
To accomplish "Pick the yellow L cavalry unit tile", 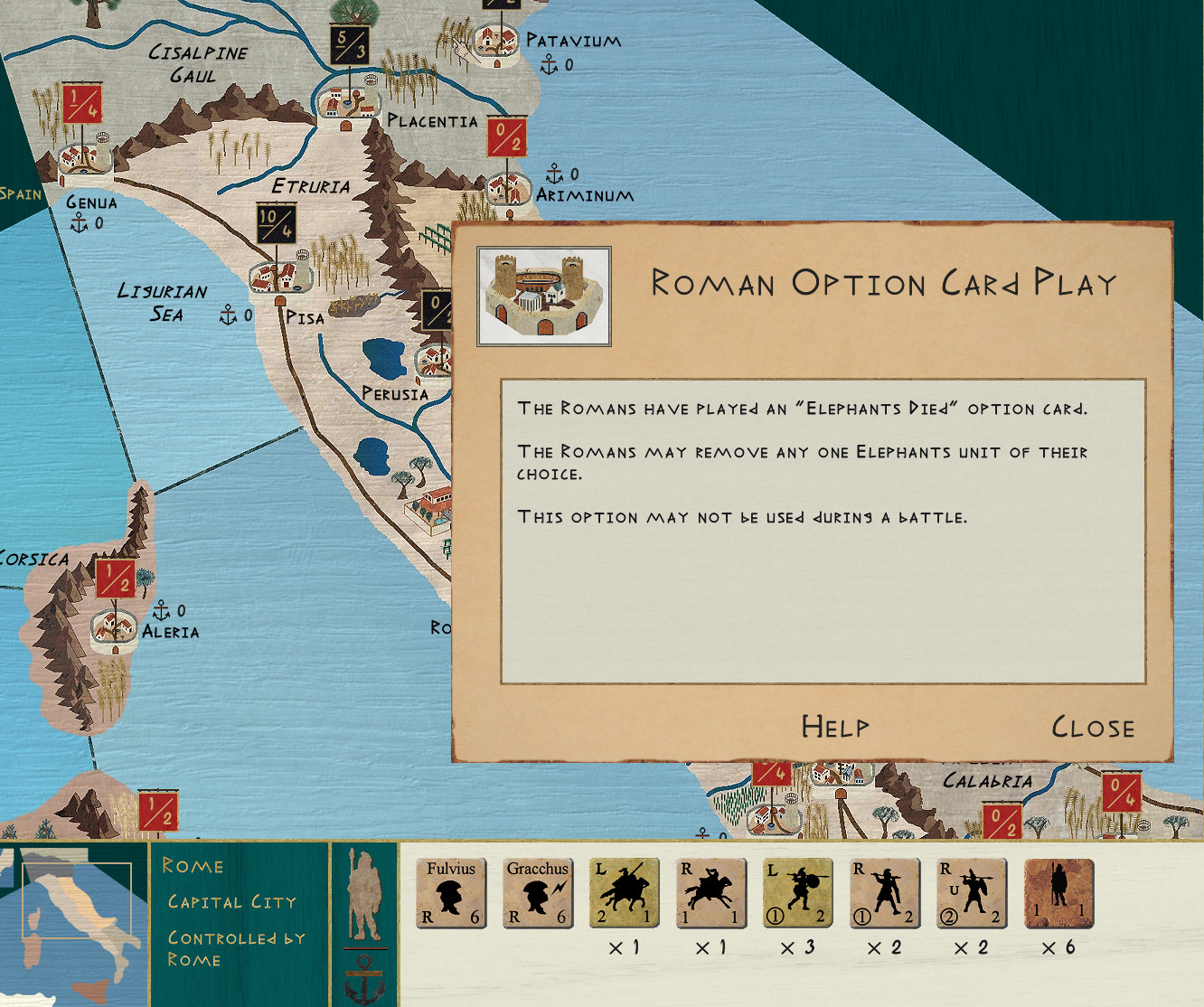I will pyautogui.click(x=624, y=893).
